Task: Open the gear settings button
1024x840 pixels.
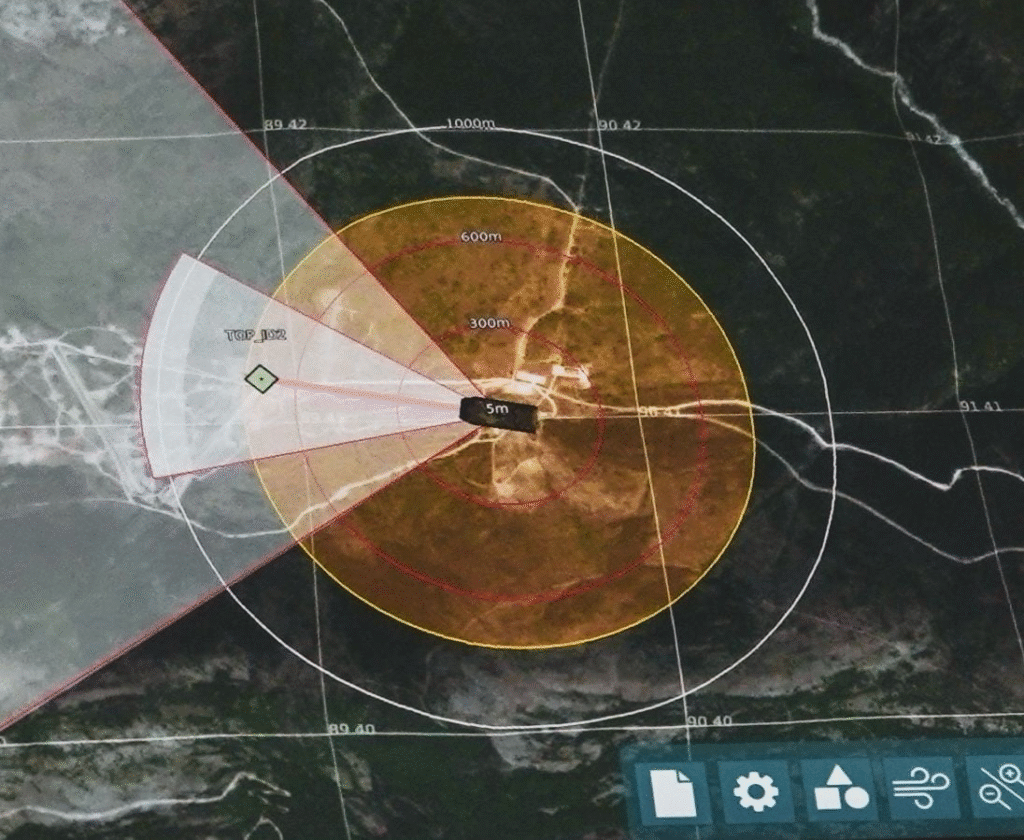Action: point(755,792)
